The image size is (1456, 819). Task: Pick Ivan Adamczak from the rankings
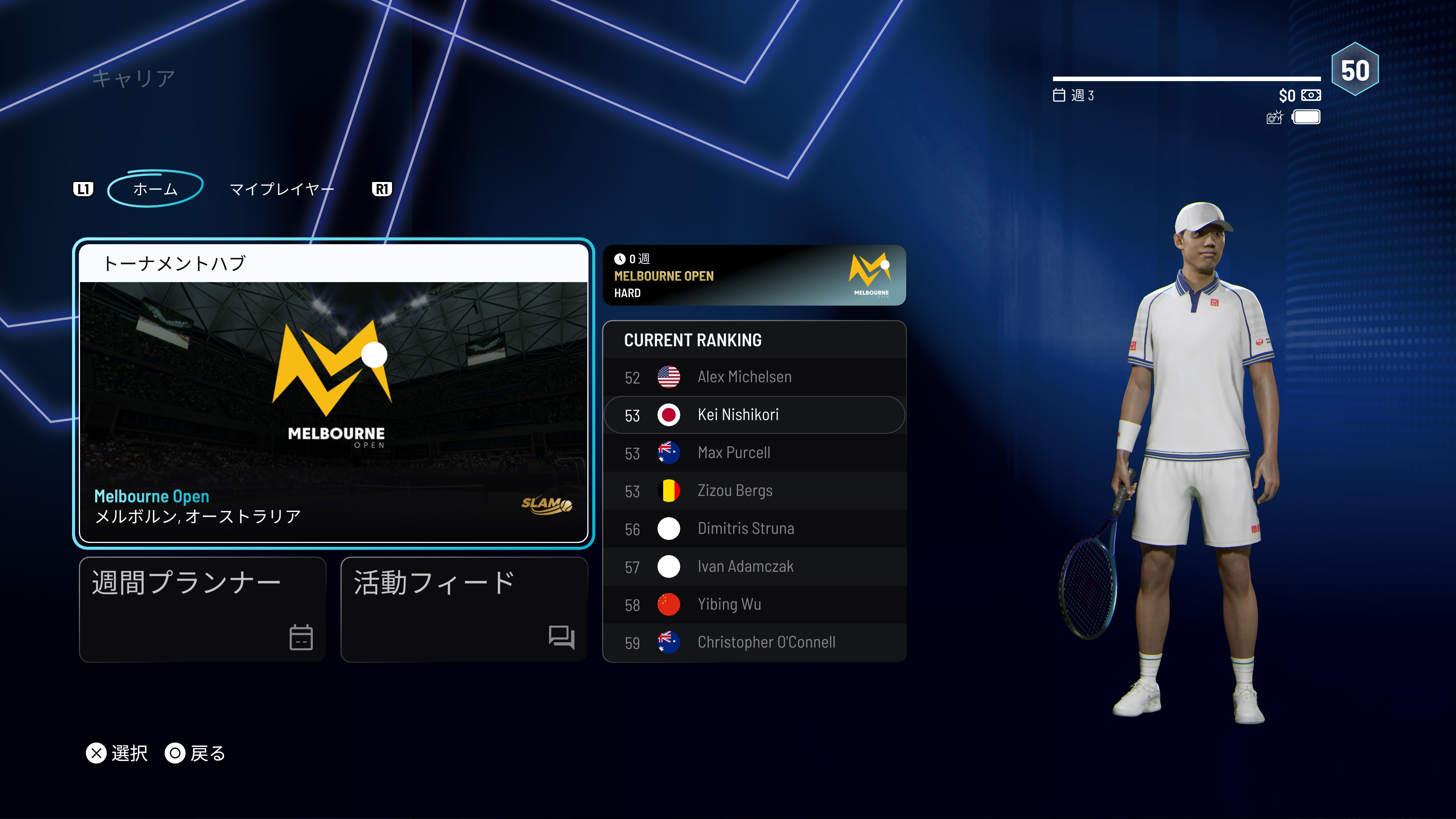click(x=754, y=566)
